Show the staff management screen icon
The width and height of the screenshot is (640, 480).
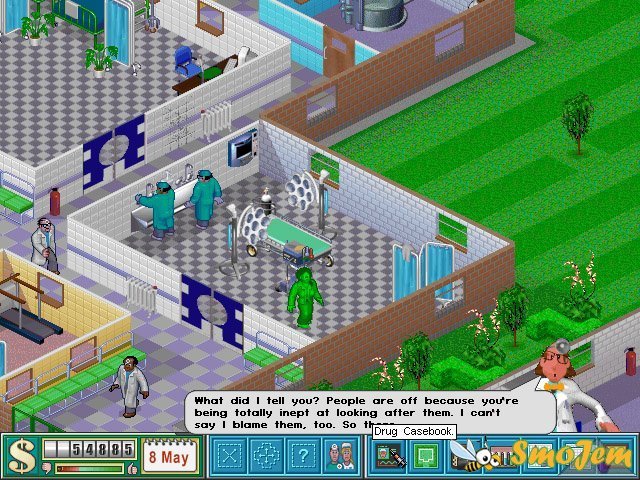pyautogui.click(x=386, y=457)
